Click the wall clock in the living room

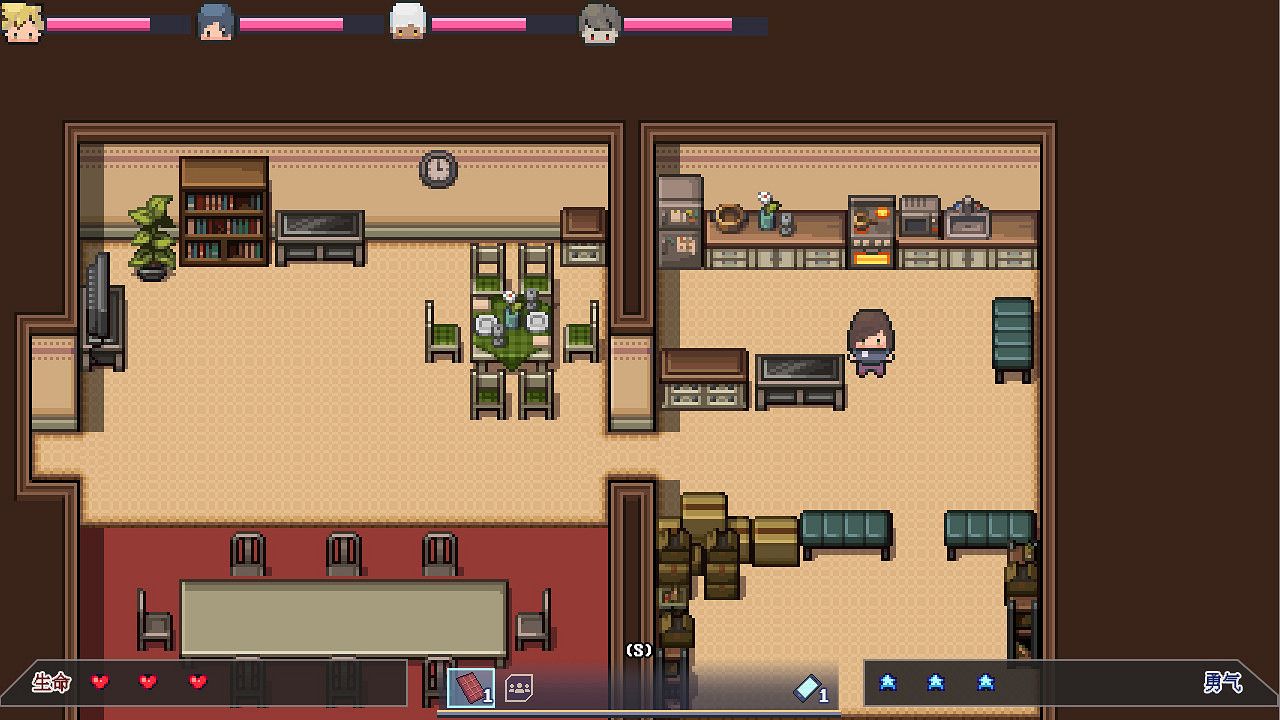point(438,170)
